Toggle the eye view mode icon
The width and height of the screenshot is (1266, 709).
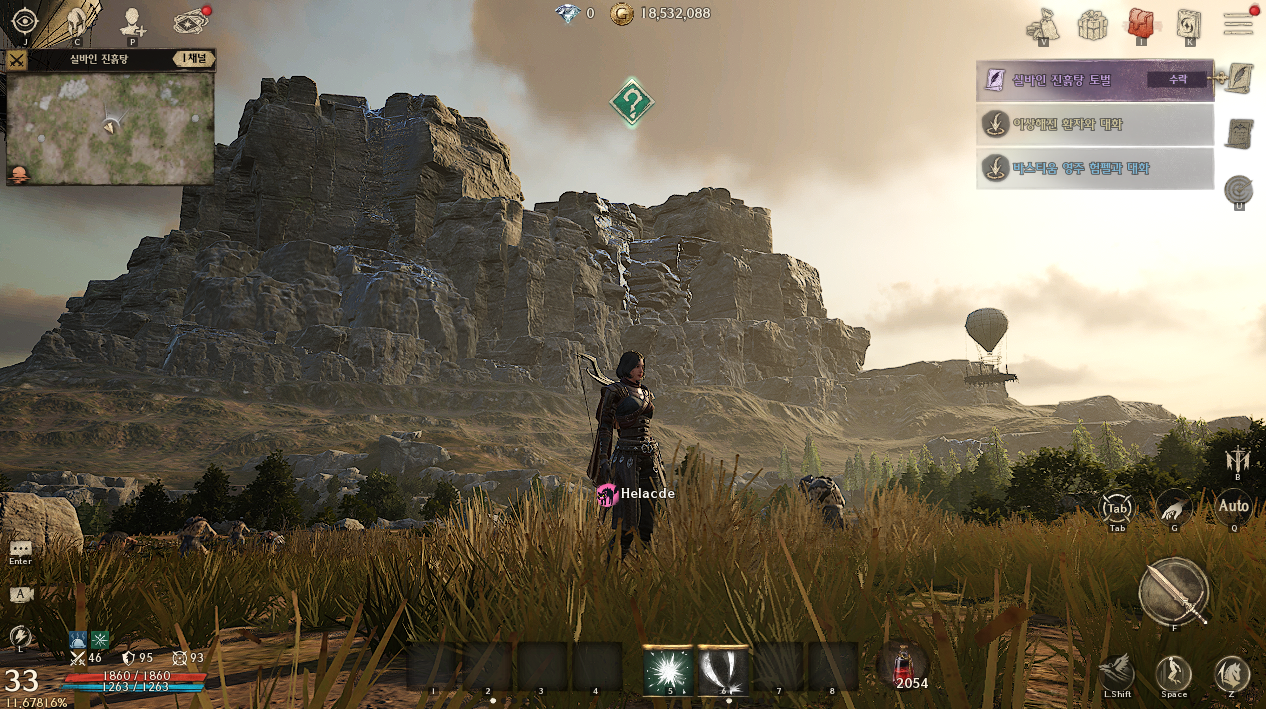coord(24,21)
